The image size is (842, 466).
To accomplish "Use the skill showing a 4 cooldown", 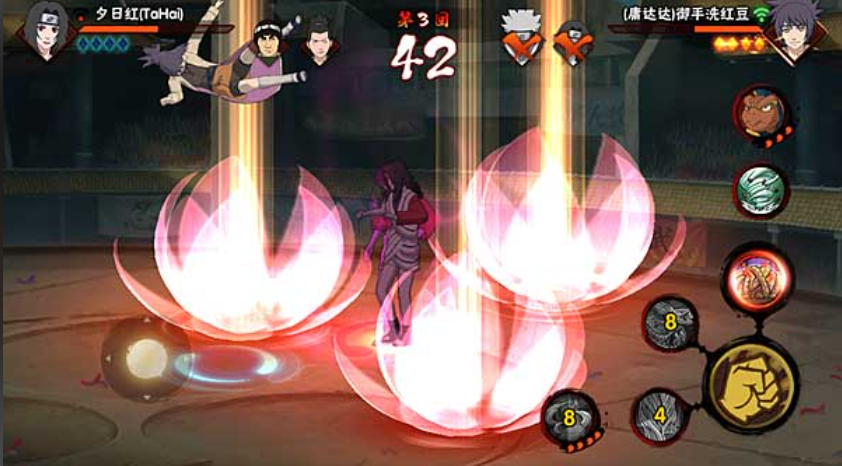I will [x=659, y=414].
